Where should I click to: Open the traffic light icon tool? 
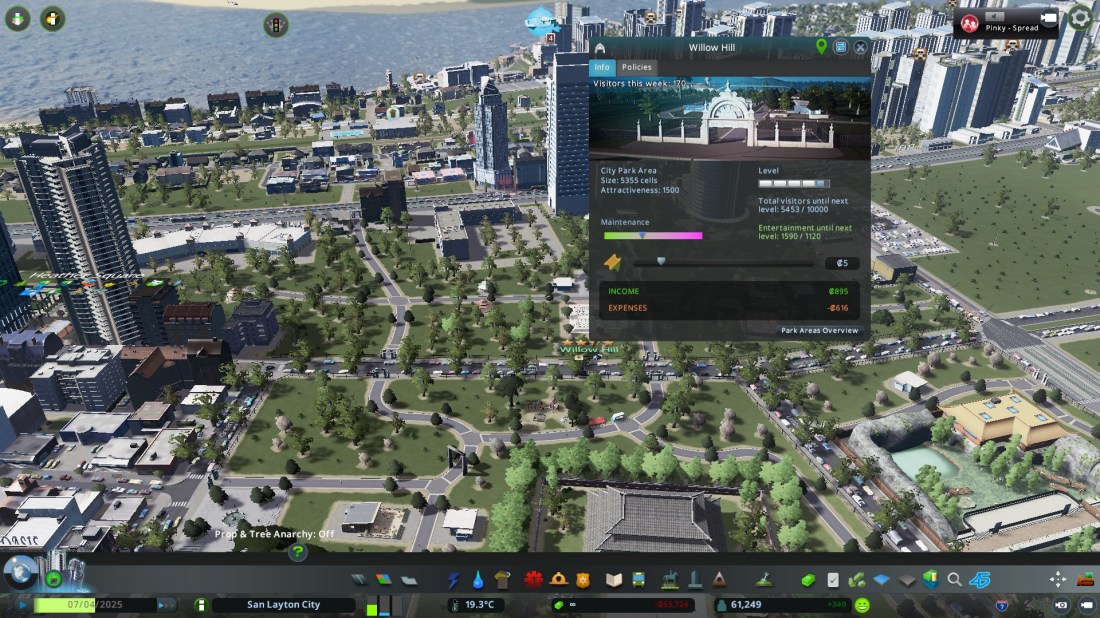(x=275, y=24)
